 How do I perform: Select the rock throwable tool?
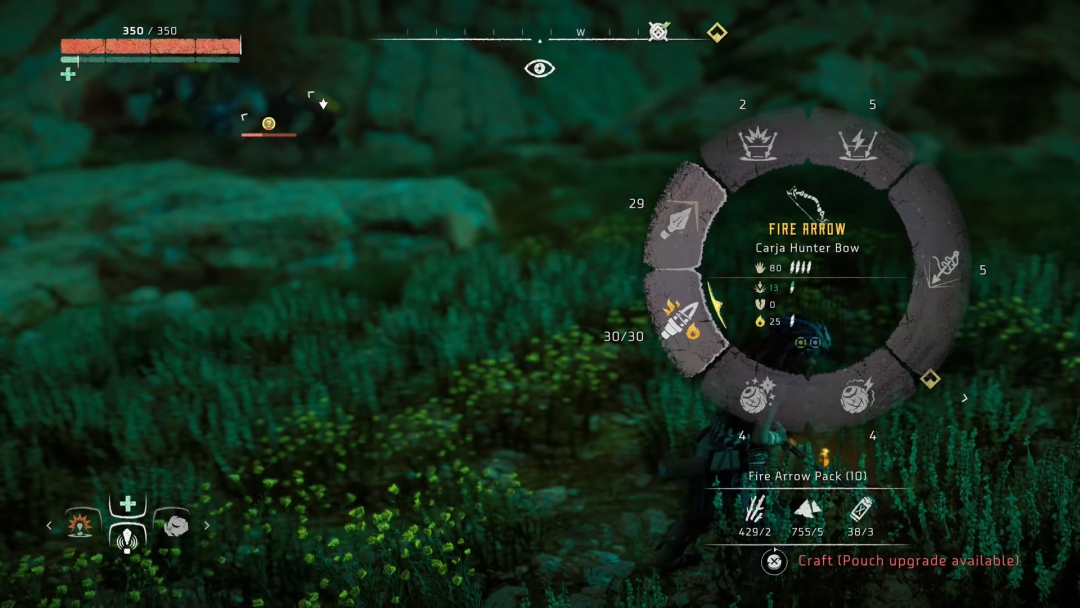pos(176,524)
